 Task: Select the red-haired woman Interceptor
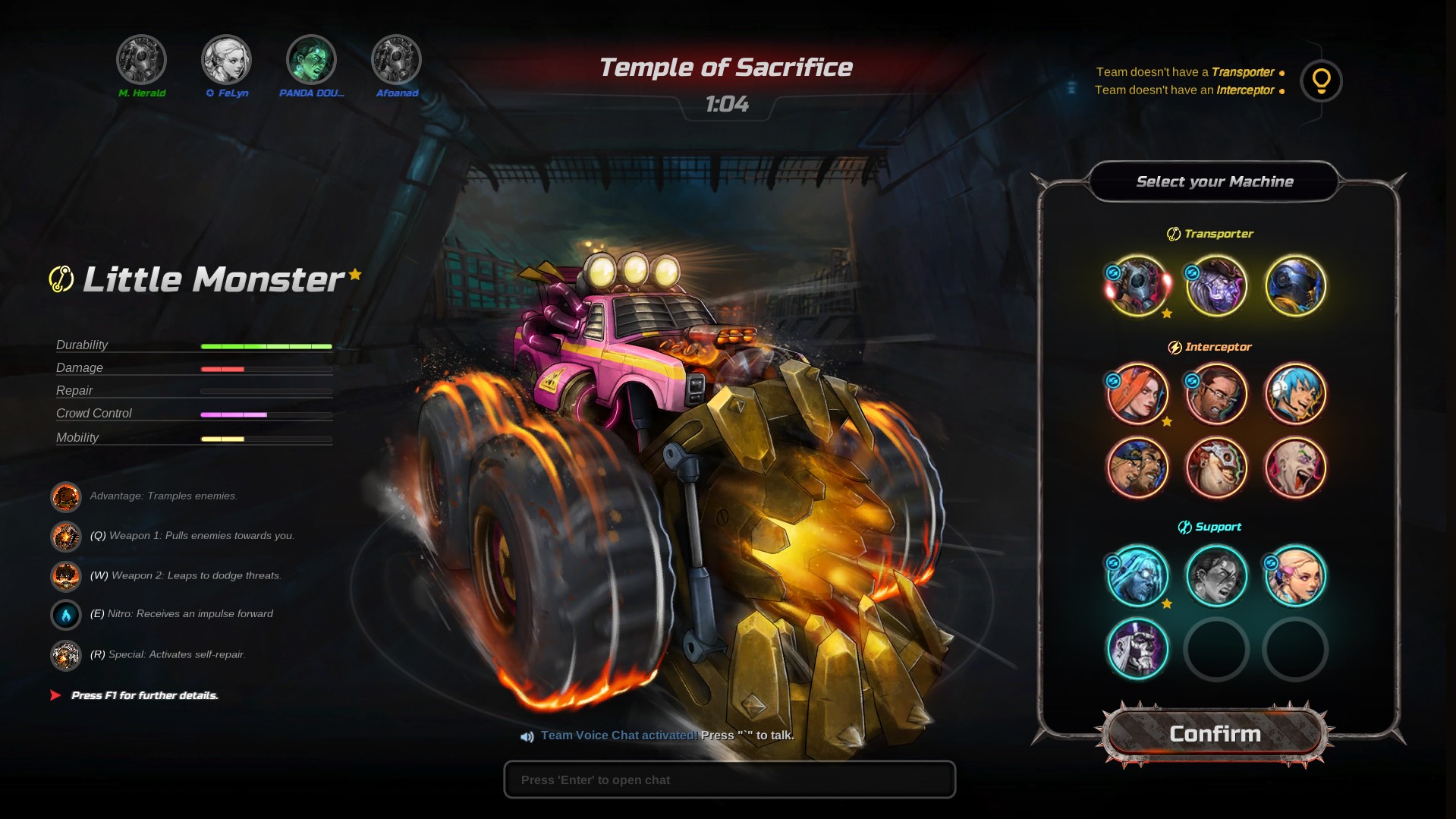(x=1137, y=394)
